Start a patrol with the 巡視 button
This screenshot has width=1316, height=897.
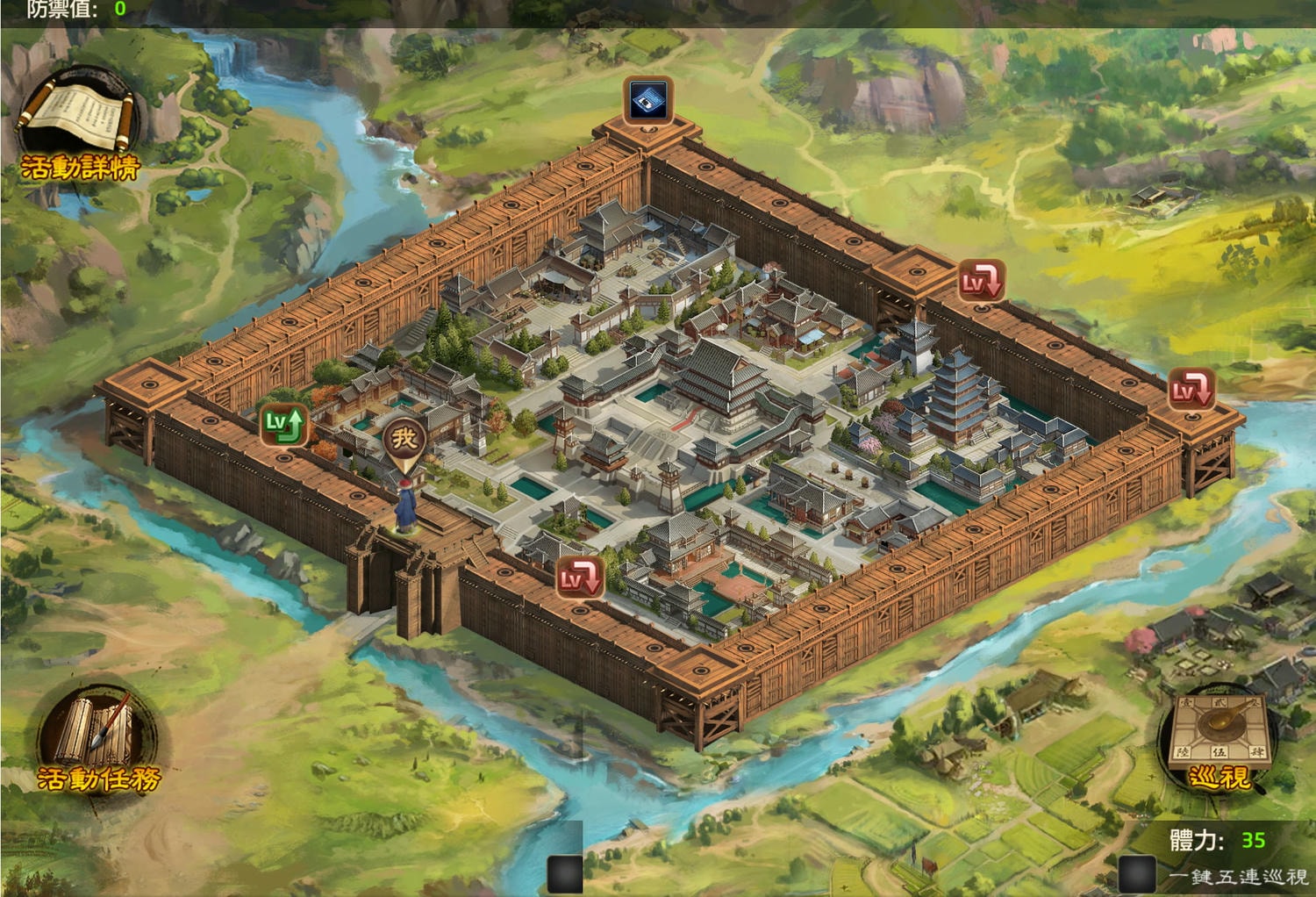(x=1217, y=737)
